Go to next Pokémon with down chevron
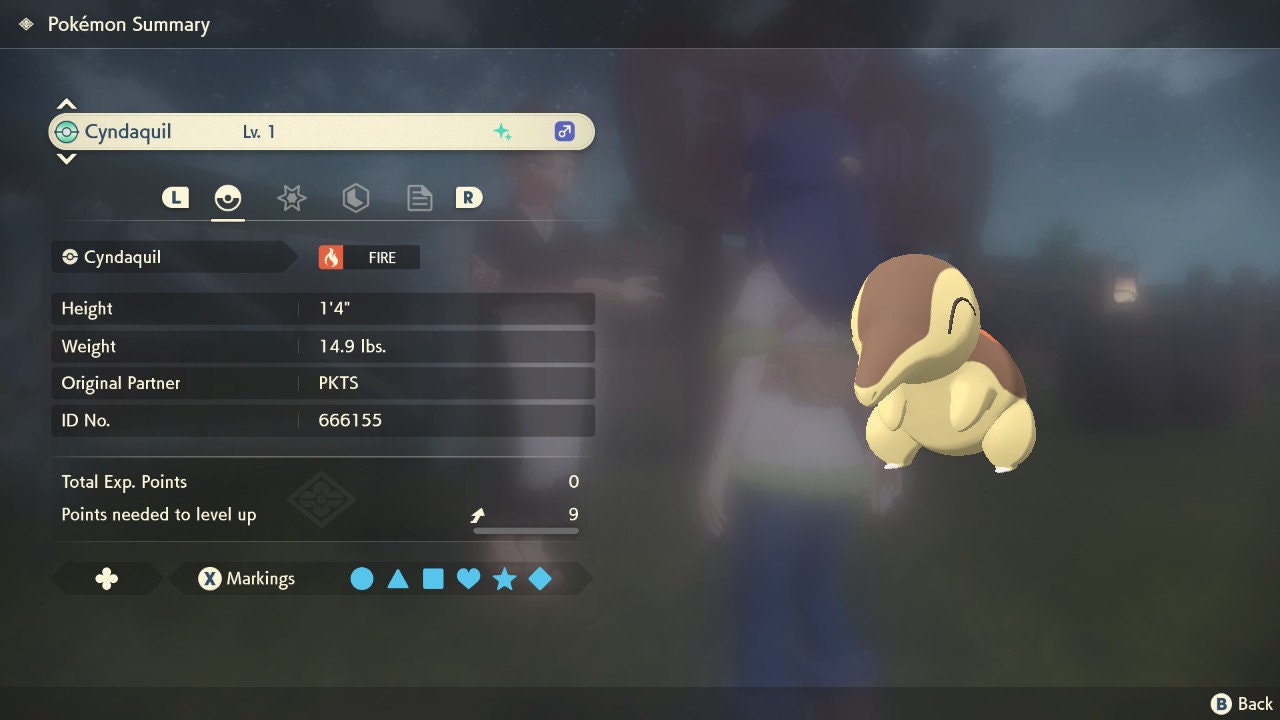The height and width of the screenshot is (720, 1280). [x=66, y=158]
